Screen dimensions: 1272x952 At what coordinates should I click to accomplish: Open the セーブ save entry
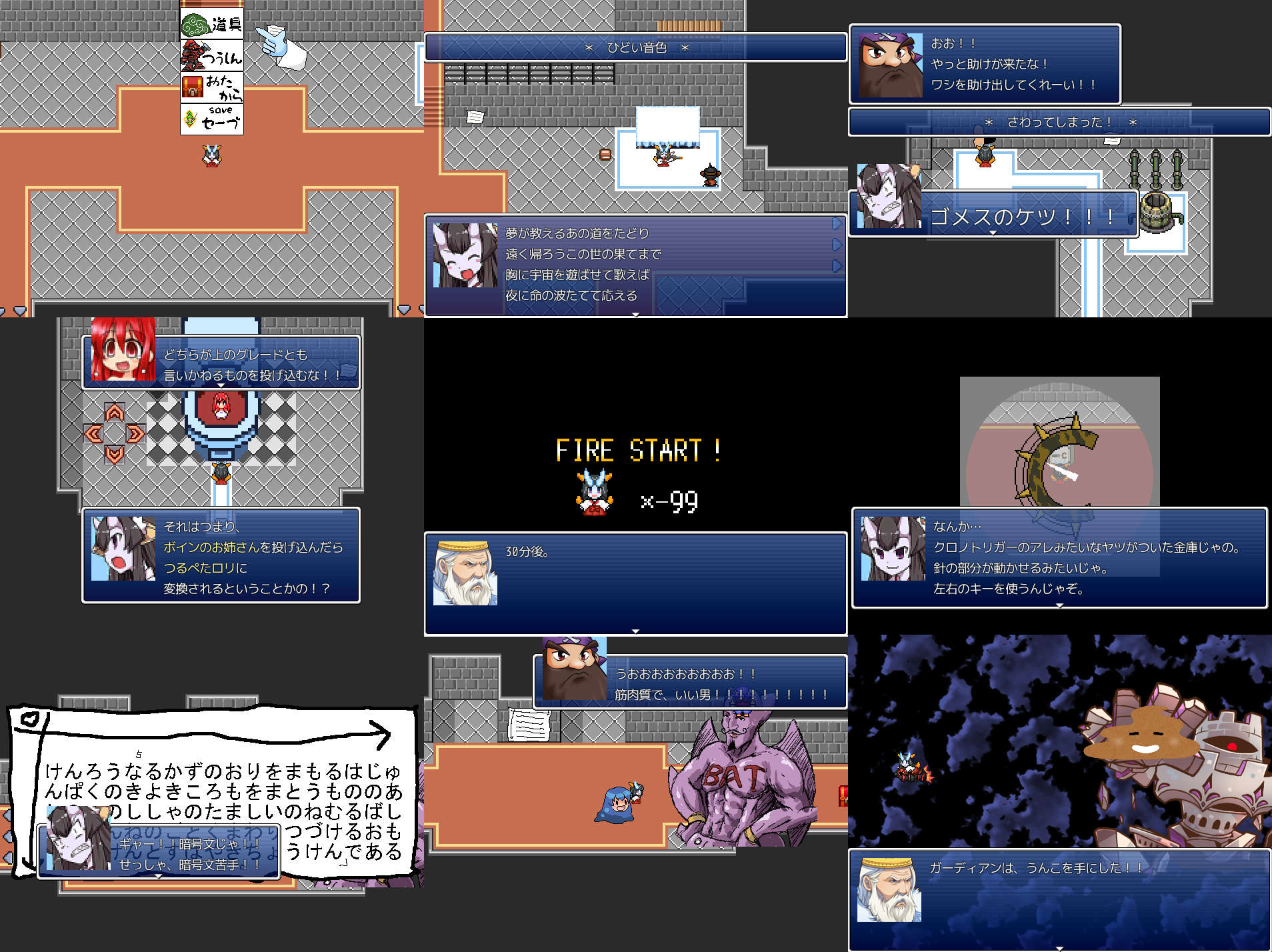pos(211,119)
